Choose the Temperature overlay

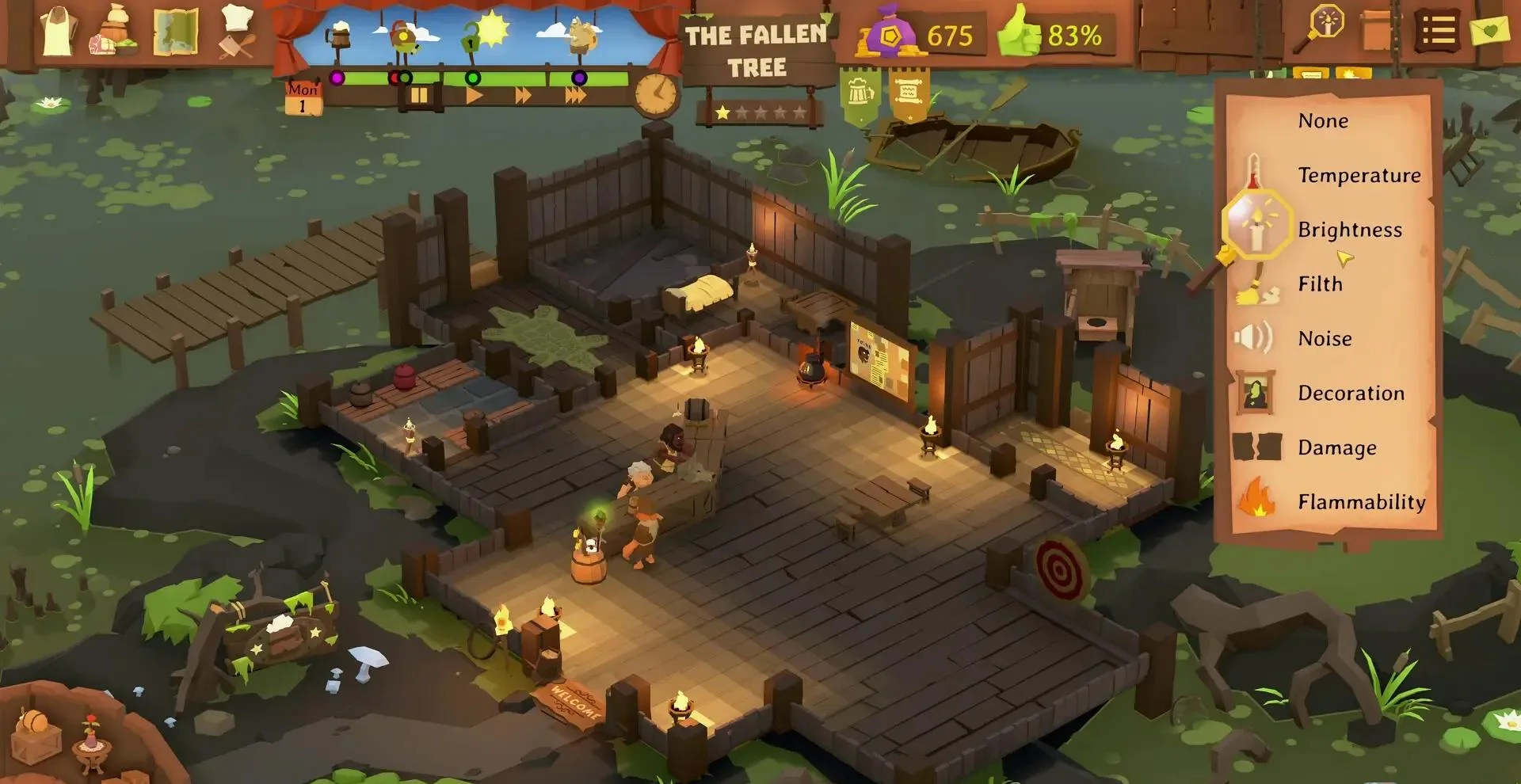[x=1358, y=175]
